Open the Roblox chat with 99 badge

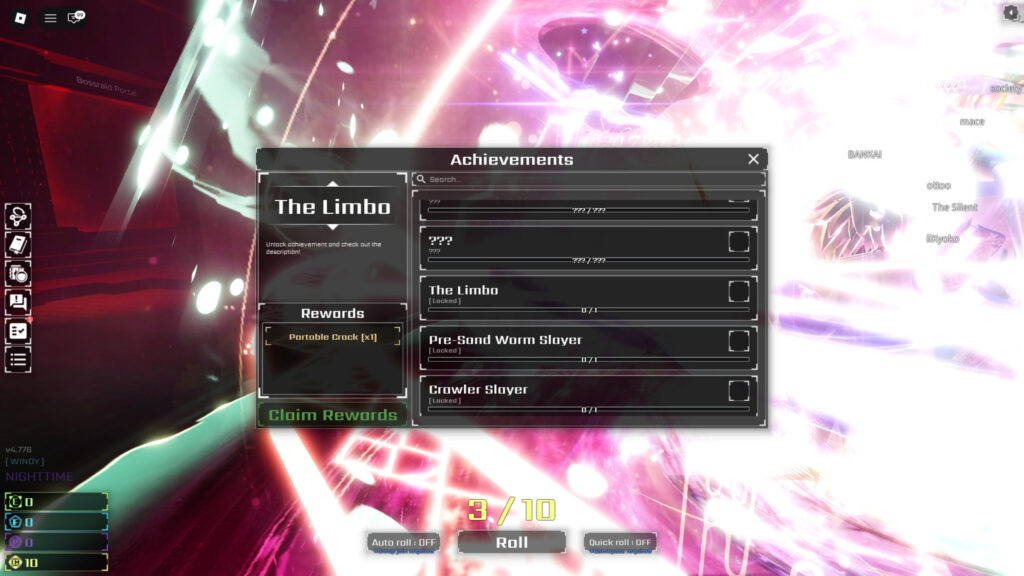tap(75, 17)
